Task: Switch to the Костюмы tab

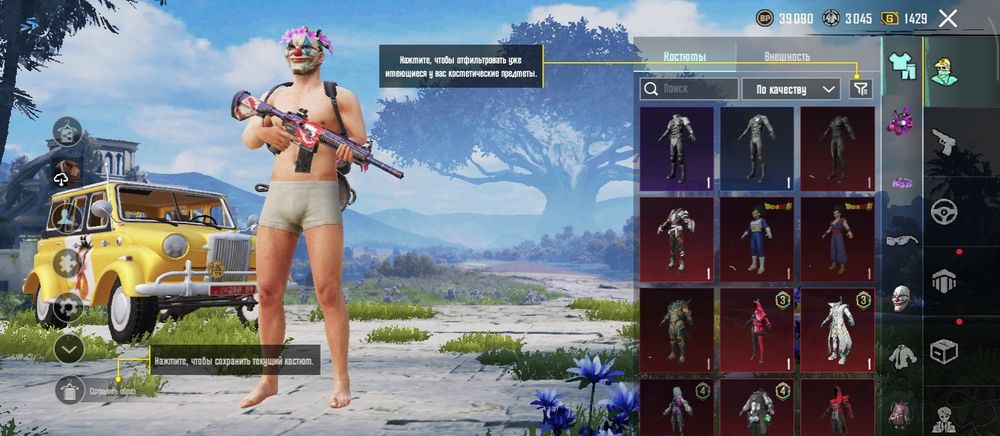Action: pos(685,57)
